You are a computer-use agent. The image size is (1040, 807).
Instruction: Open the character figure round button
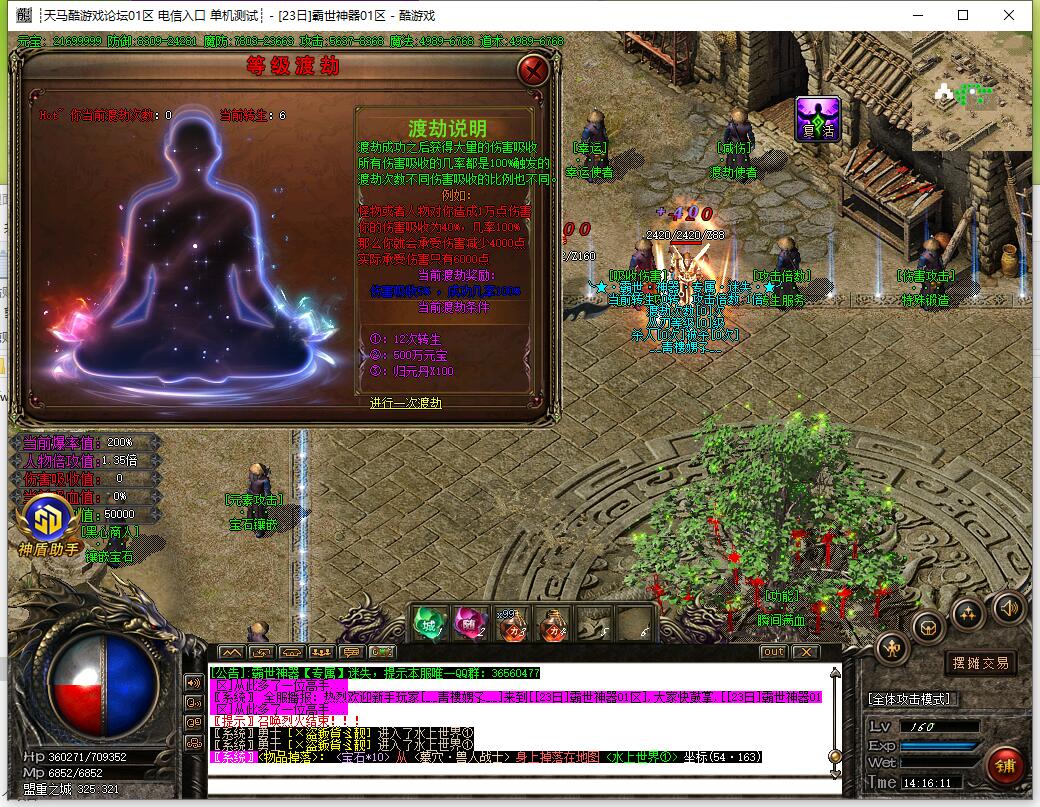coord(892,649)
